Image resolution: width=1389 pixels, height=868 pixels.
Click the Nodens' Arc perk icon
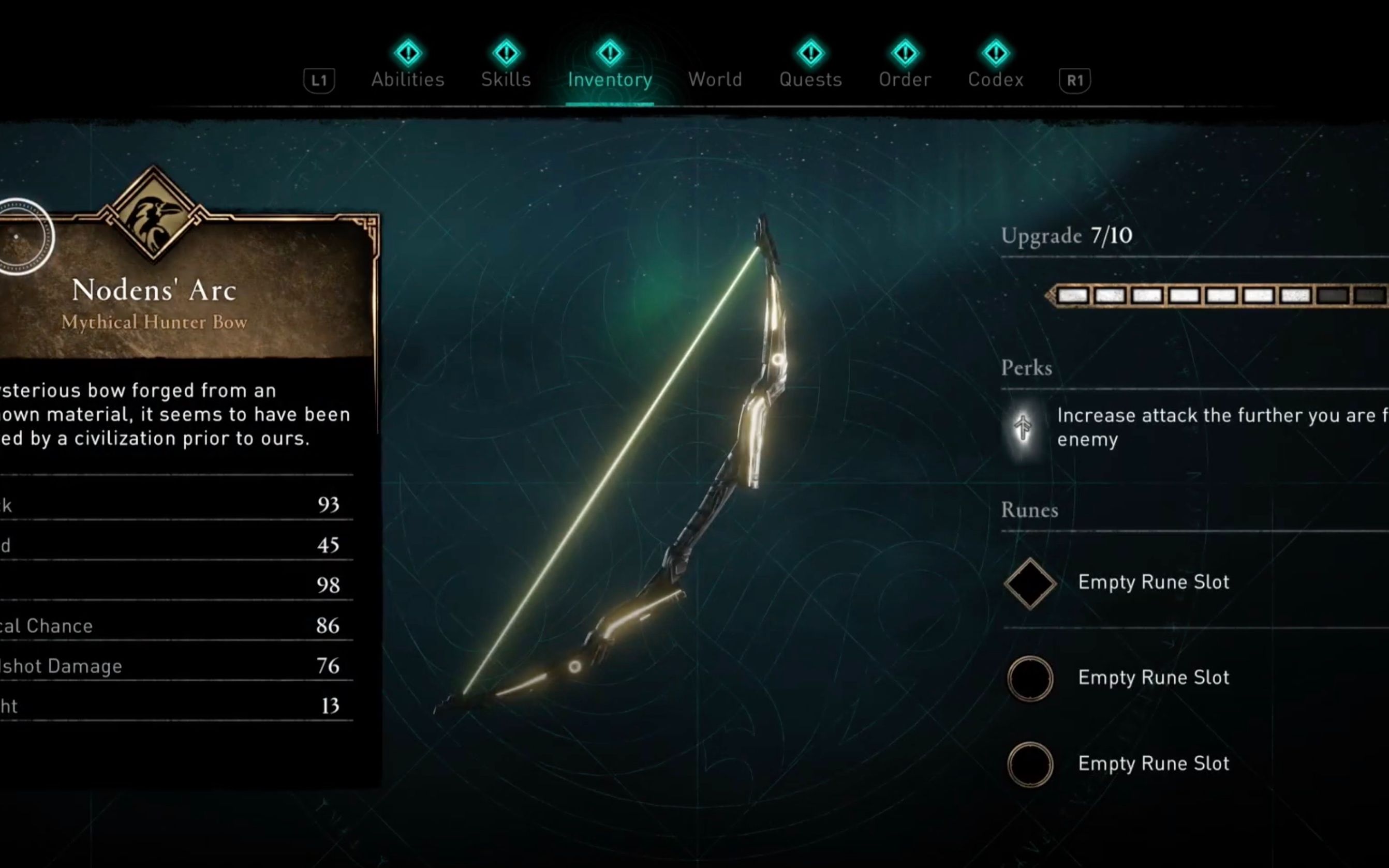tap(1023, 428)
